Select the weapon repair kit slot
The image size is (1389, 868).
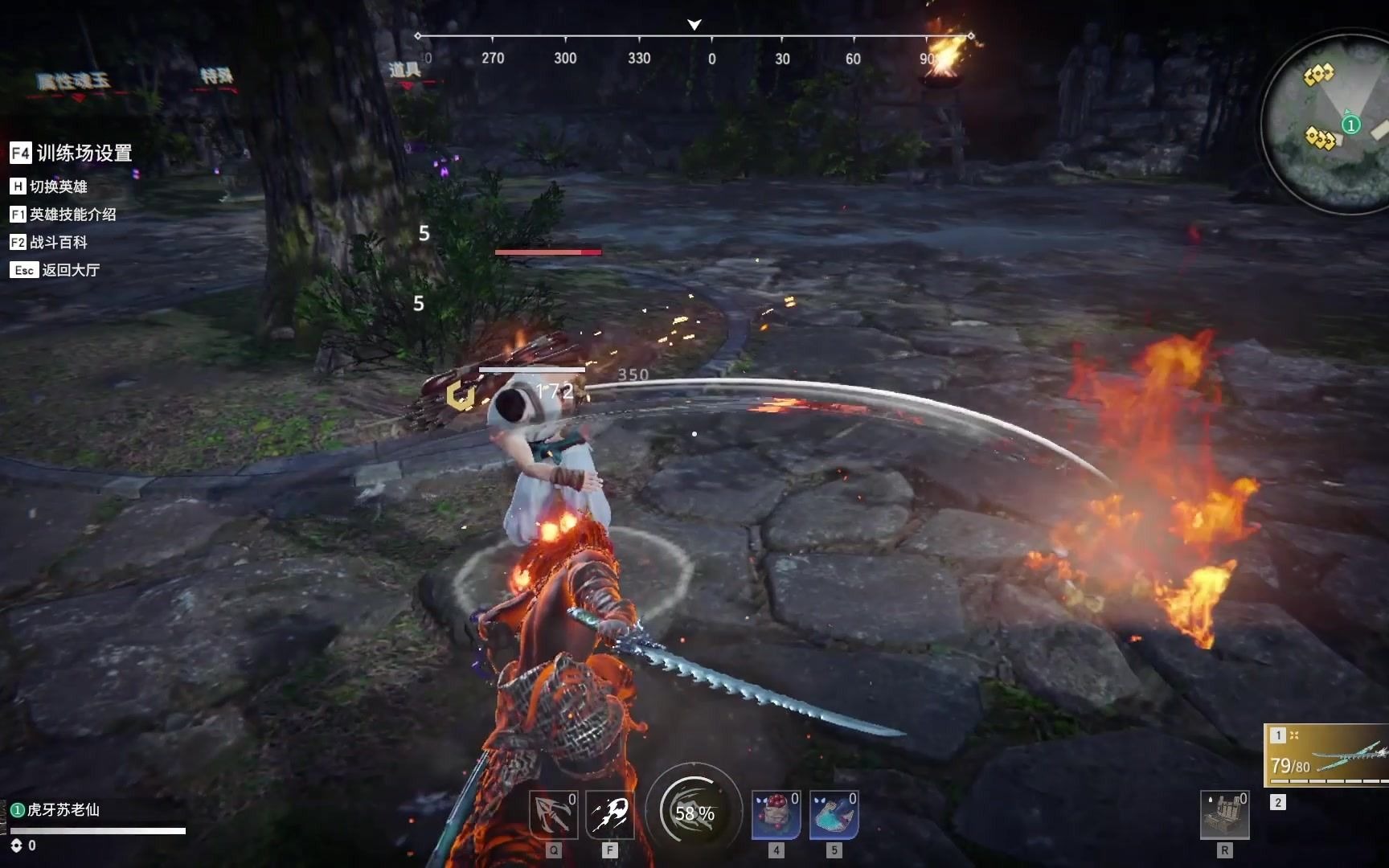point(1224,815)
